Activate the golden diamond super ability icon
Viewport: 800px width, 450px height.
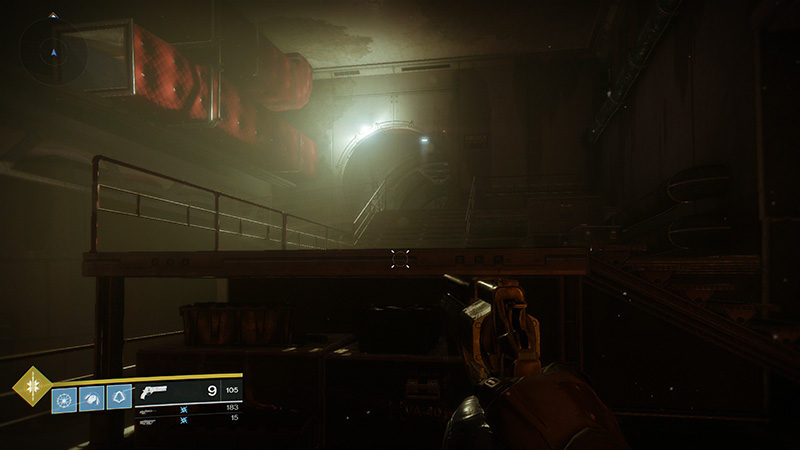(32, 386)
